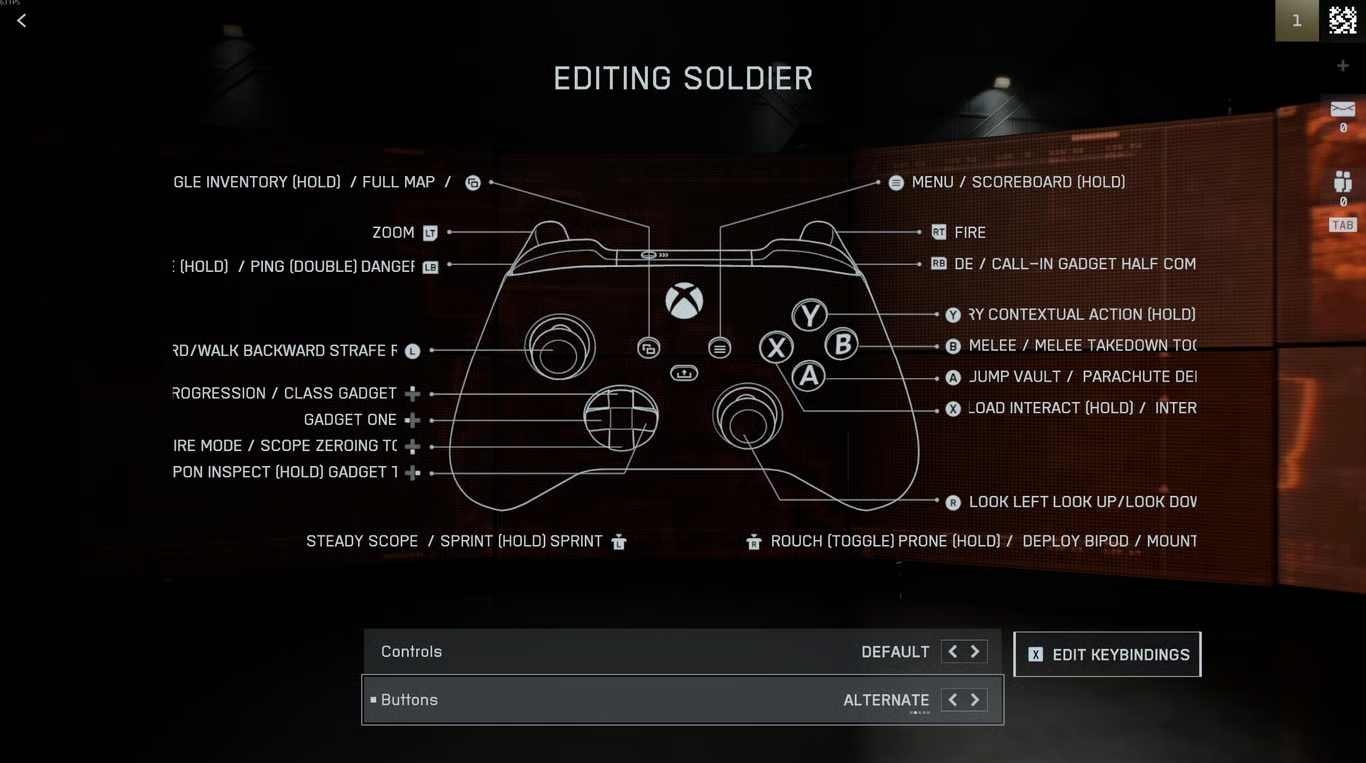
Task: Select the Controls row
Action: click(x=600, y=651)
